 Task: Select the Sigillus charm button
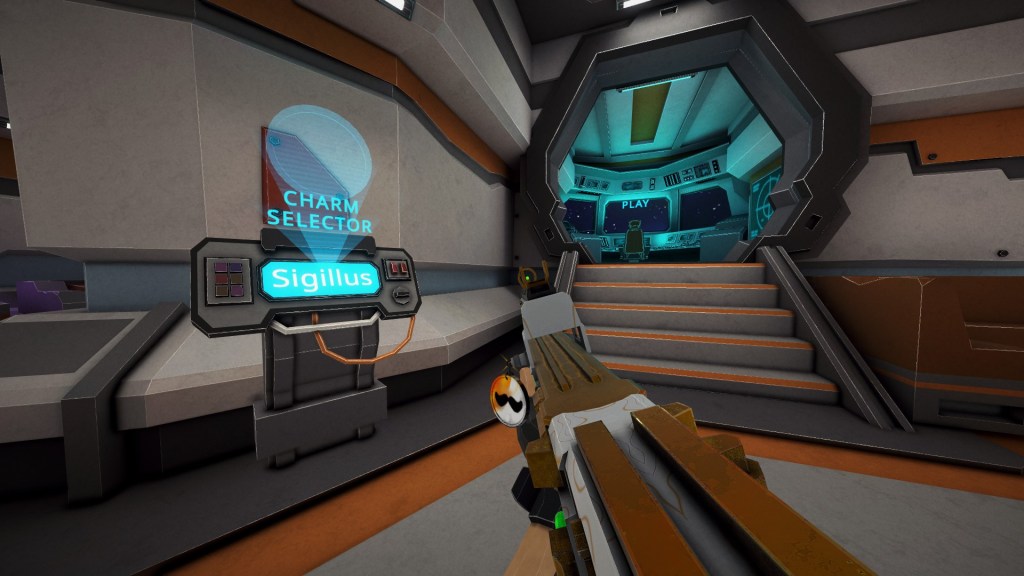320,277
